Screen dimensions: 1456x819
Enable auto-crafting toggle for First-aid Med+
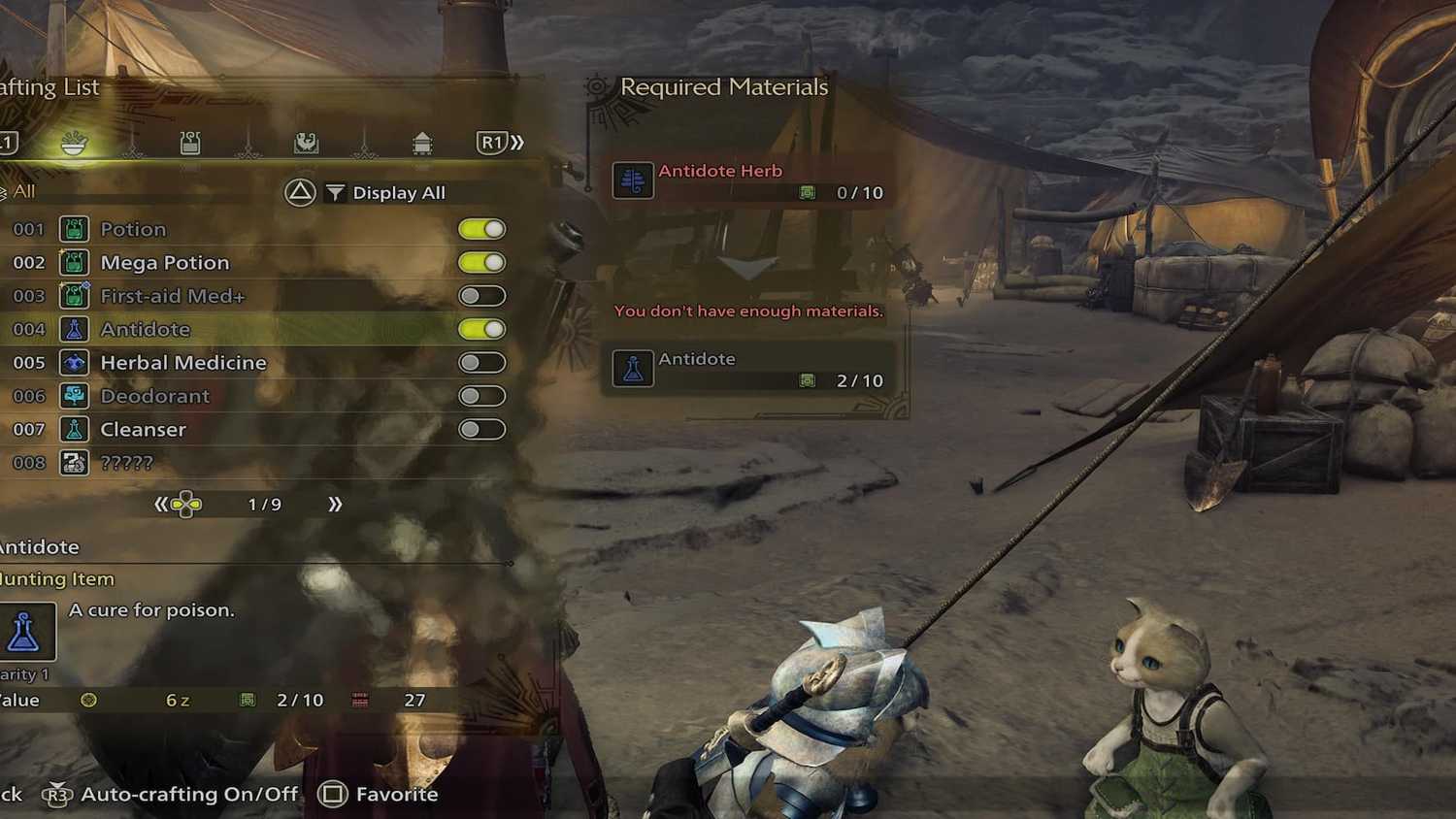point(482,296)
